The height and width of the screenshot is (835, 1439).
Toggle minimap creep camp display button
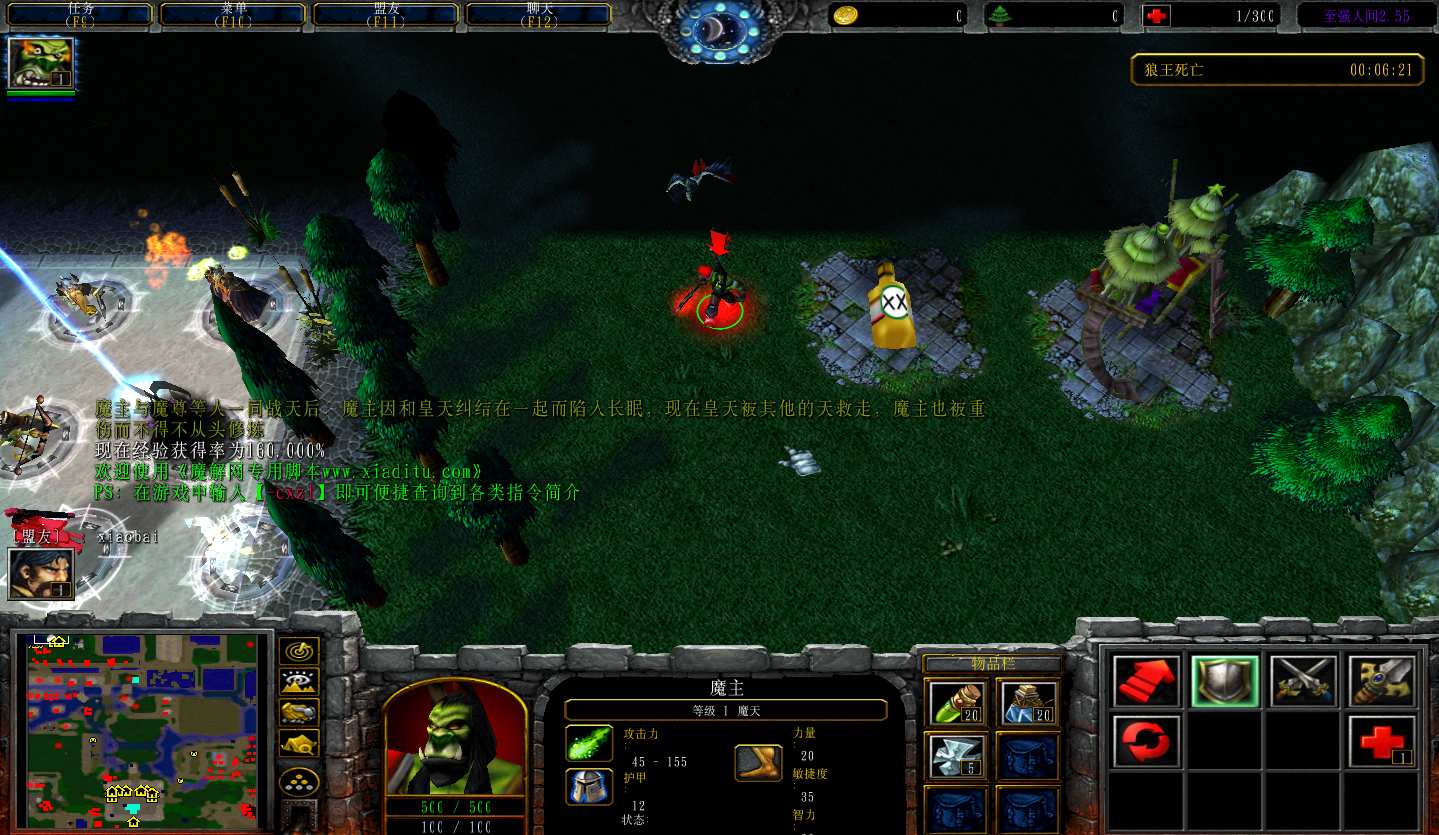299,743
